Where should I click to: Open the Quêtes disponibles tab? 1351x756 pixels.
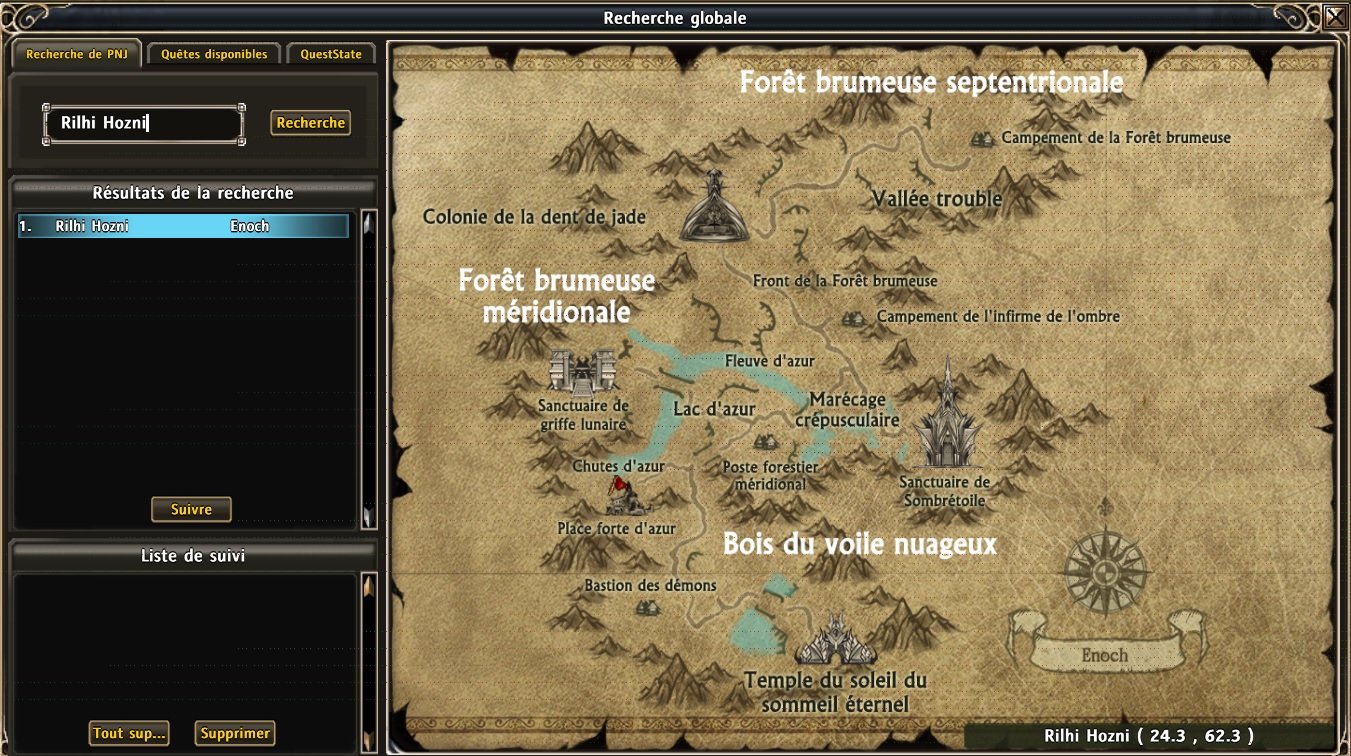[x=214, y=54]
